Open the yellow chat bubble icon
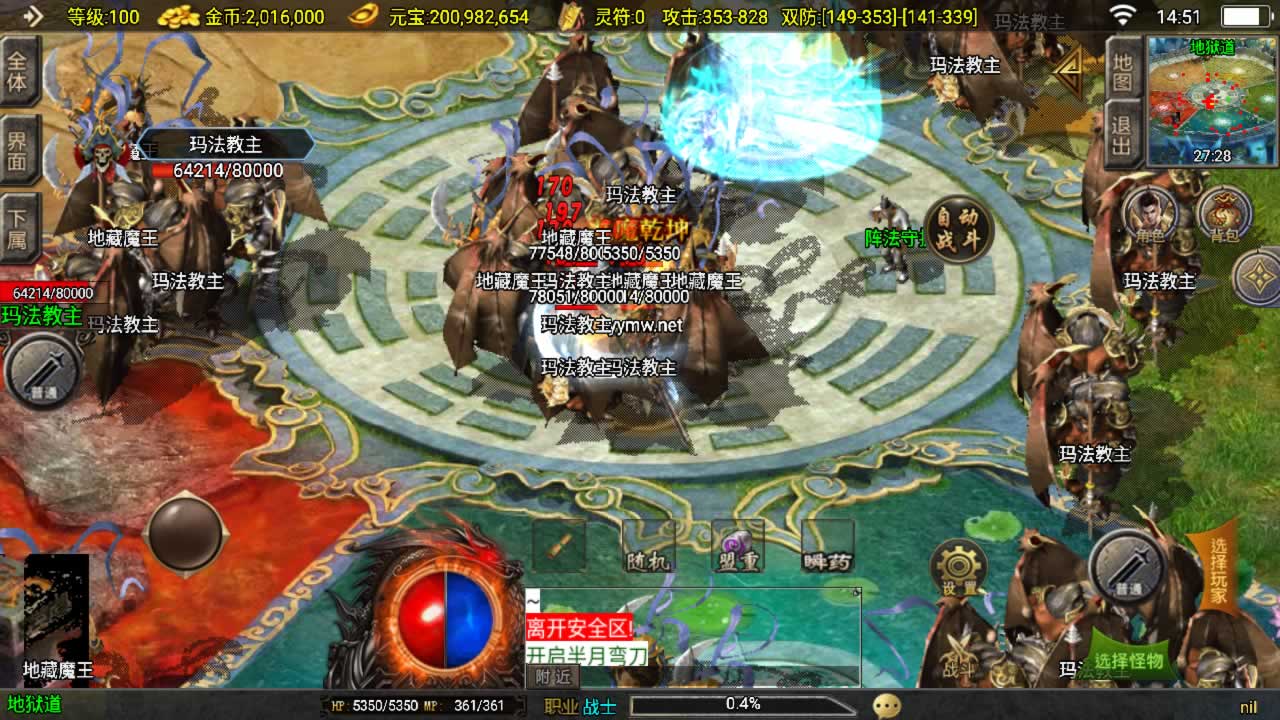Viewport: 1280px width, 720px height. pos(886,705)
